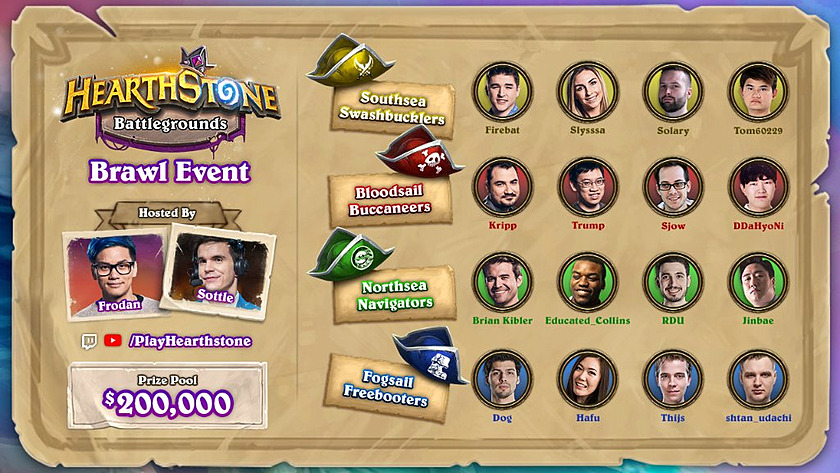Select Firebat's player portrait

(x=502, y=91)
